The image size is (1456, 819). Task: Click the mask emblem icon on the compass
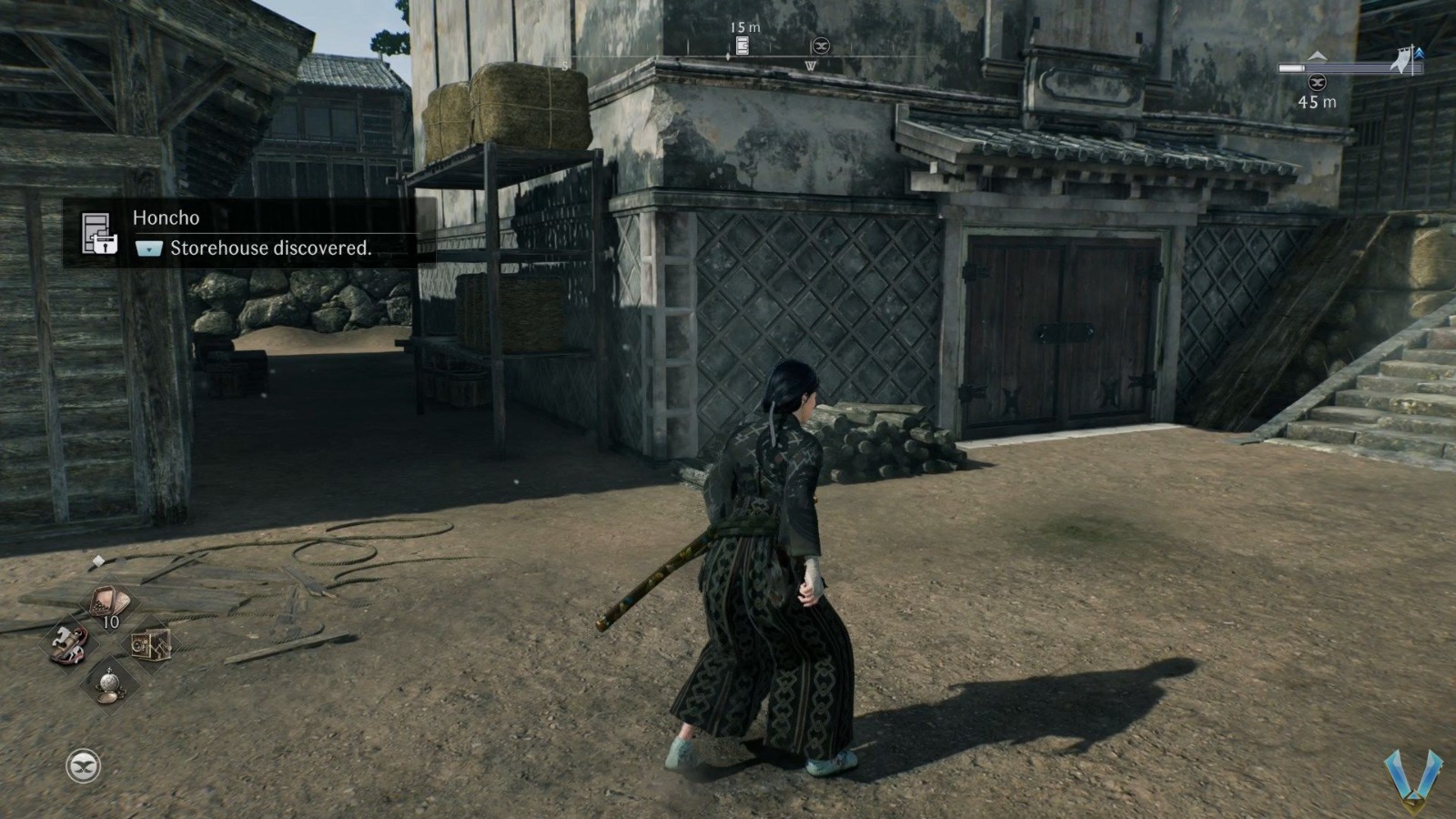click(x=821, y=45)
